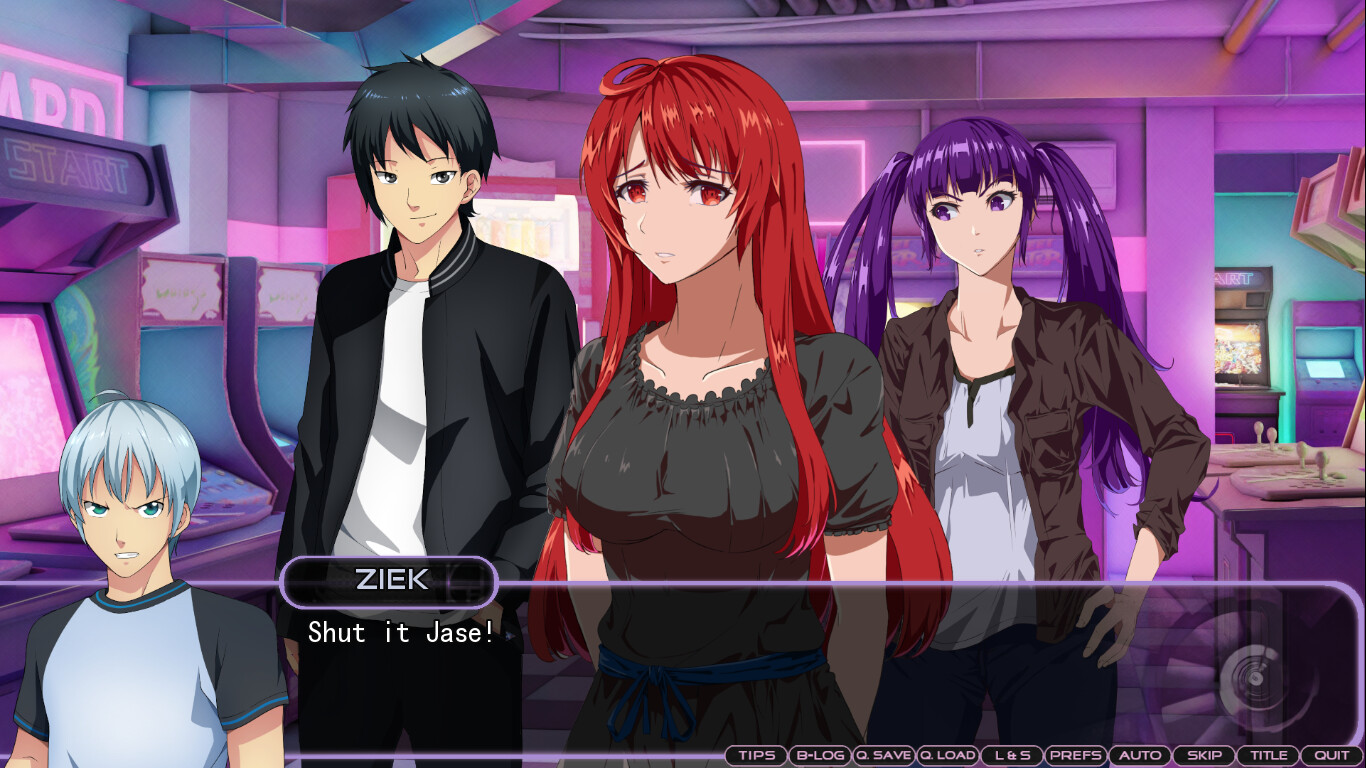The image size is (1366, 768).
Task: Return to the TITLE screen
Action: pos(1268,755)
